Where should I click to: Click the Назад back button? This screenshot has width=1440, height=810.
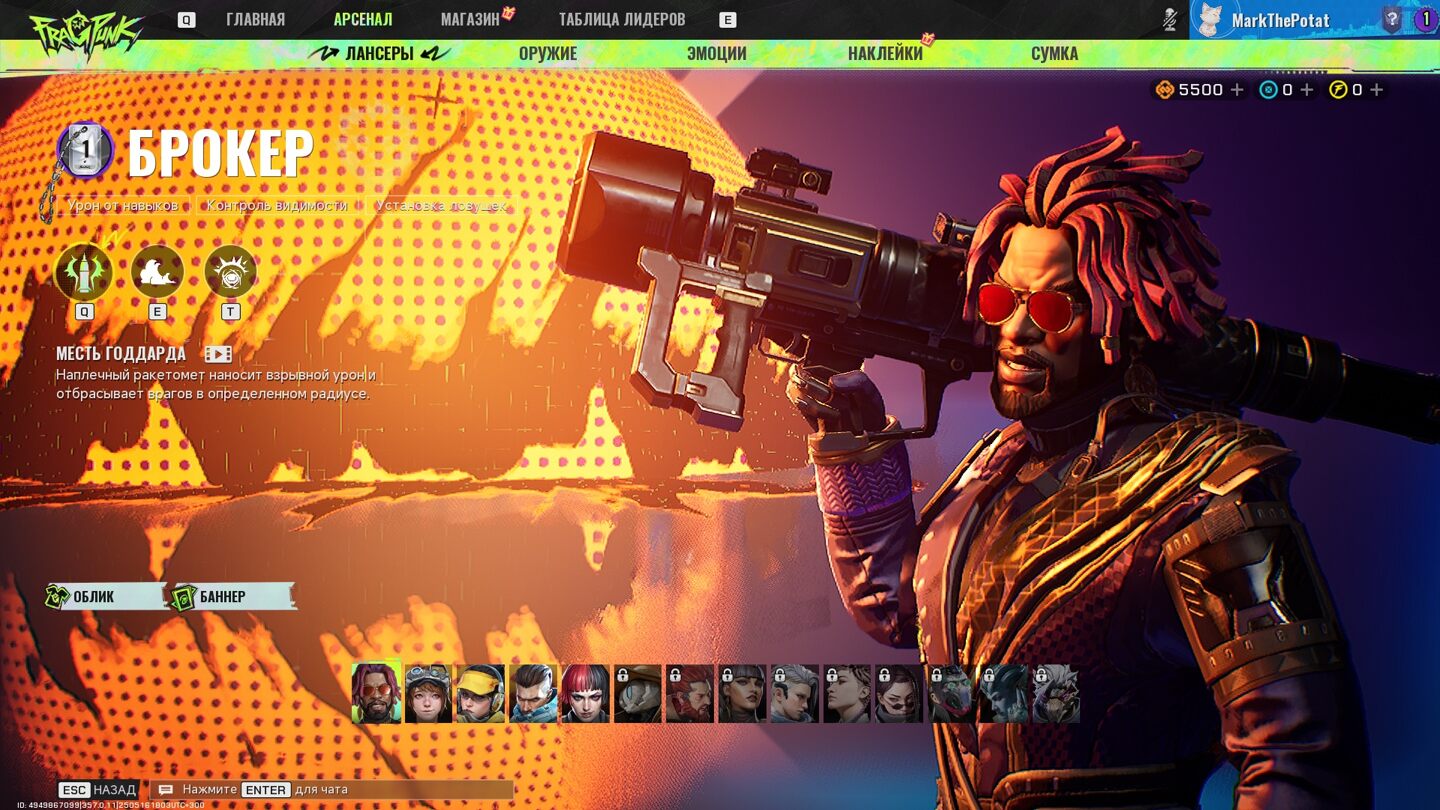(x=98, y=790)
